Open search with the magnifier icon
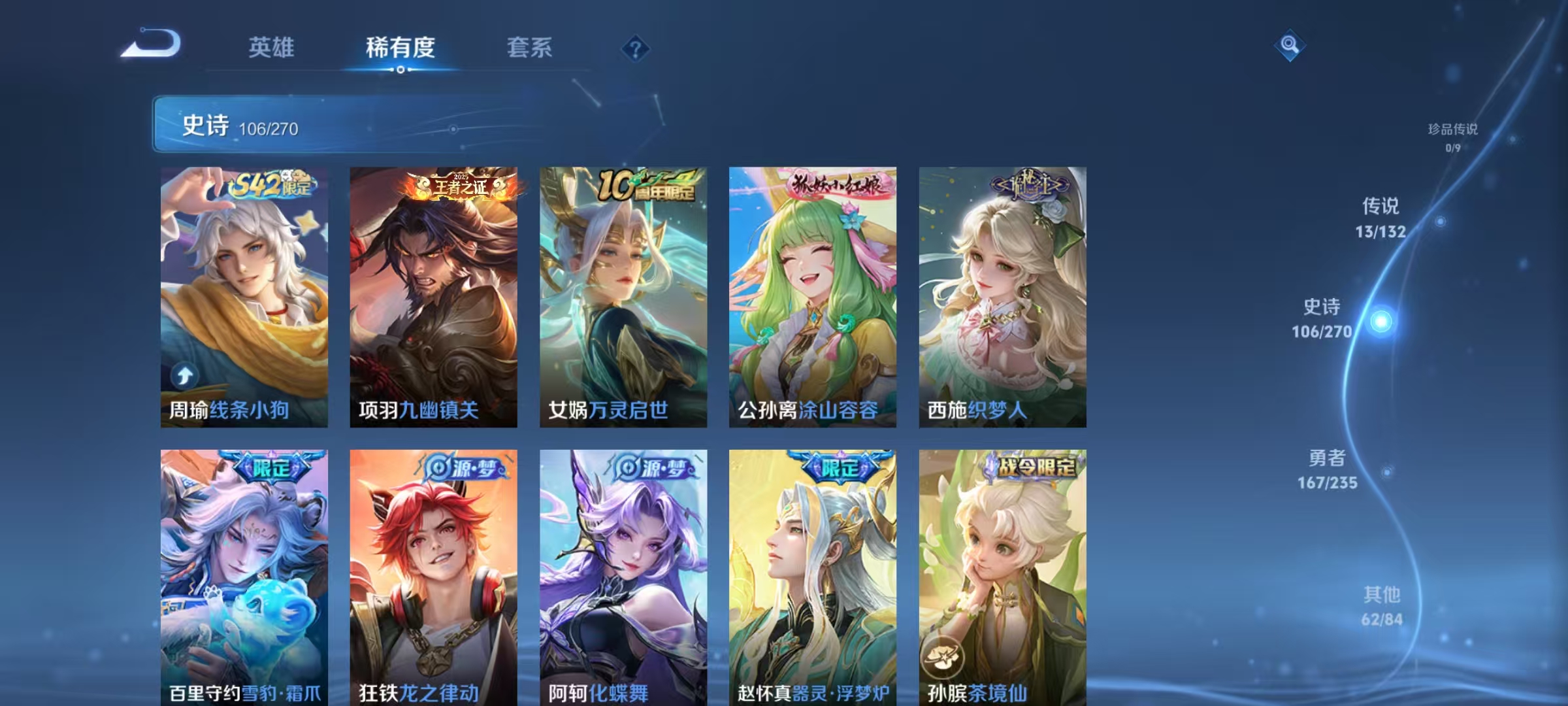 click(1290, 46)
